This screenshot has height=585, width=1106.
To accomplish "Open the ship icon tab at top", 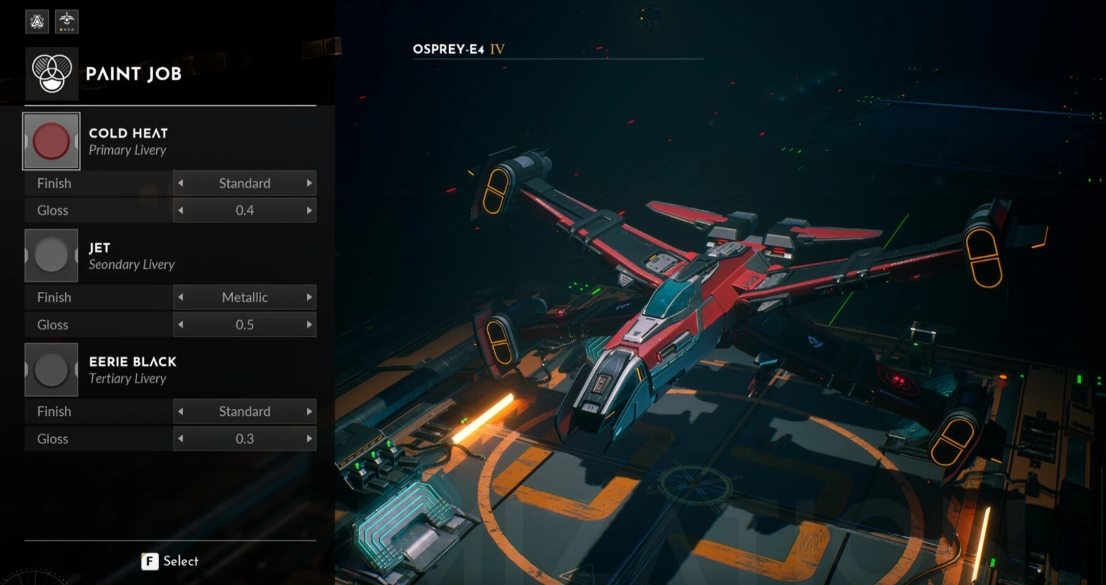I will 67,21.
